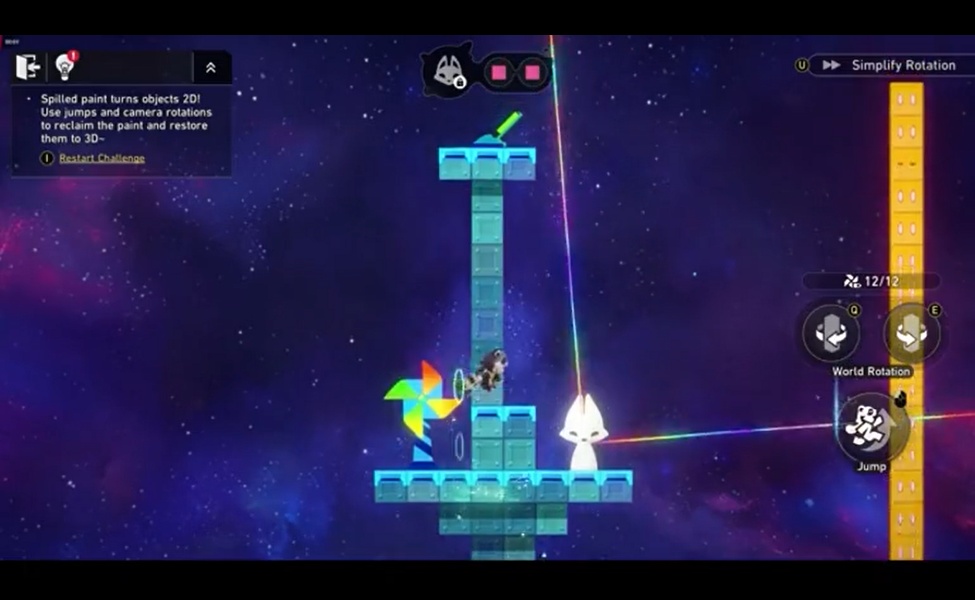Collapse the hint panel with the chevron
The image size is (975, 600).
point(211,68)
